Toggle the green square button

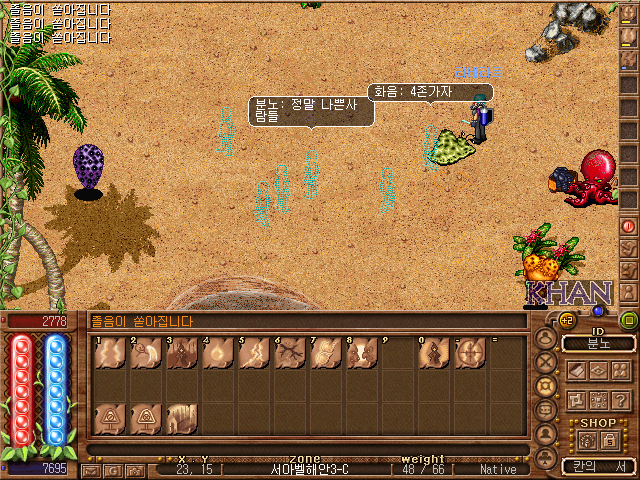[629, 320]
